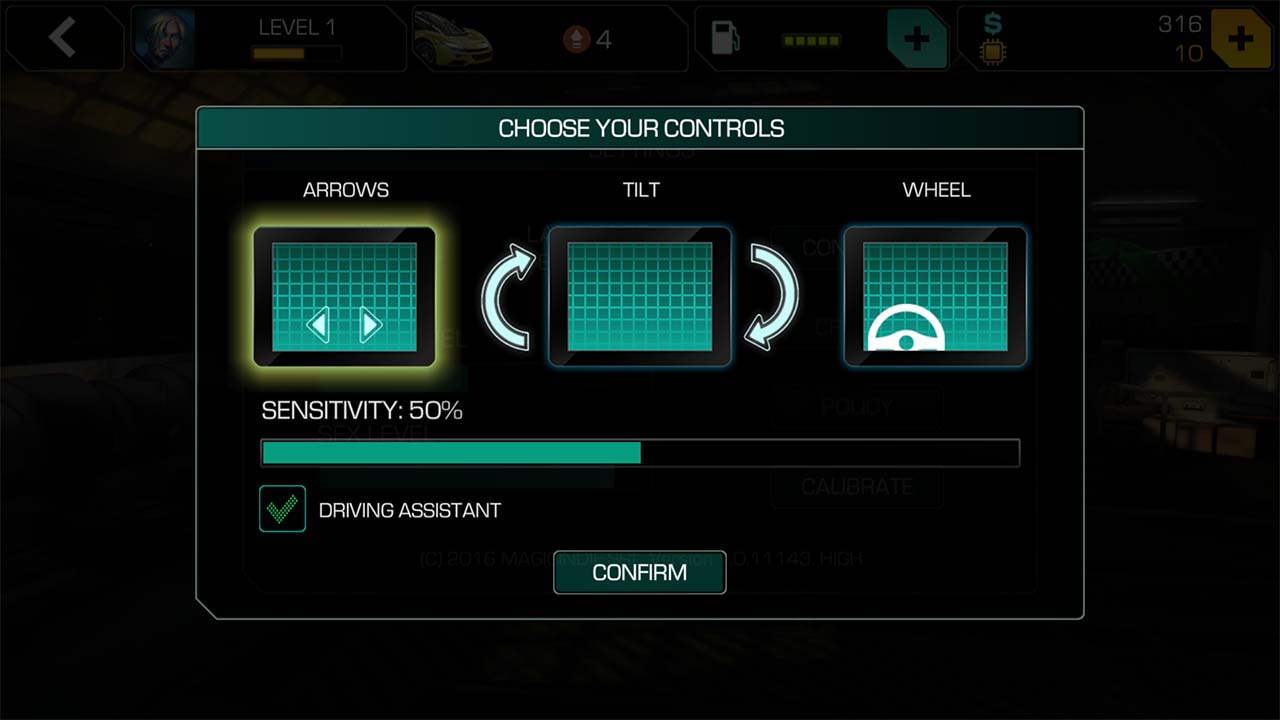Buy currency with the yellow plus button
Screen dimensions: 1280x720
1240,39
